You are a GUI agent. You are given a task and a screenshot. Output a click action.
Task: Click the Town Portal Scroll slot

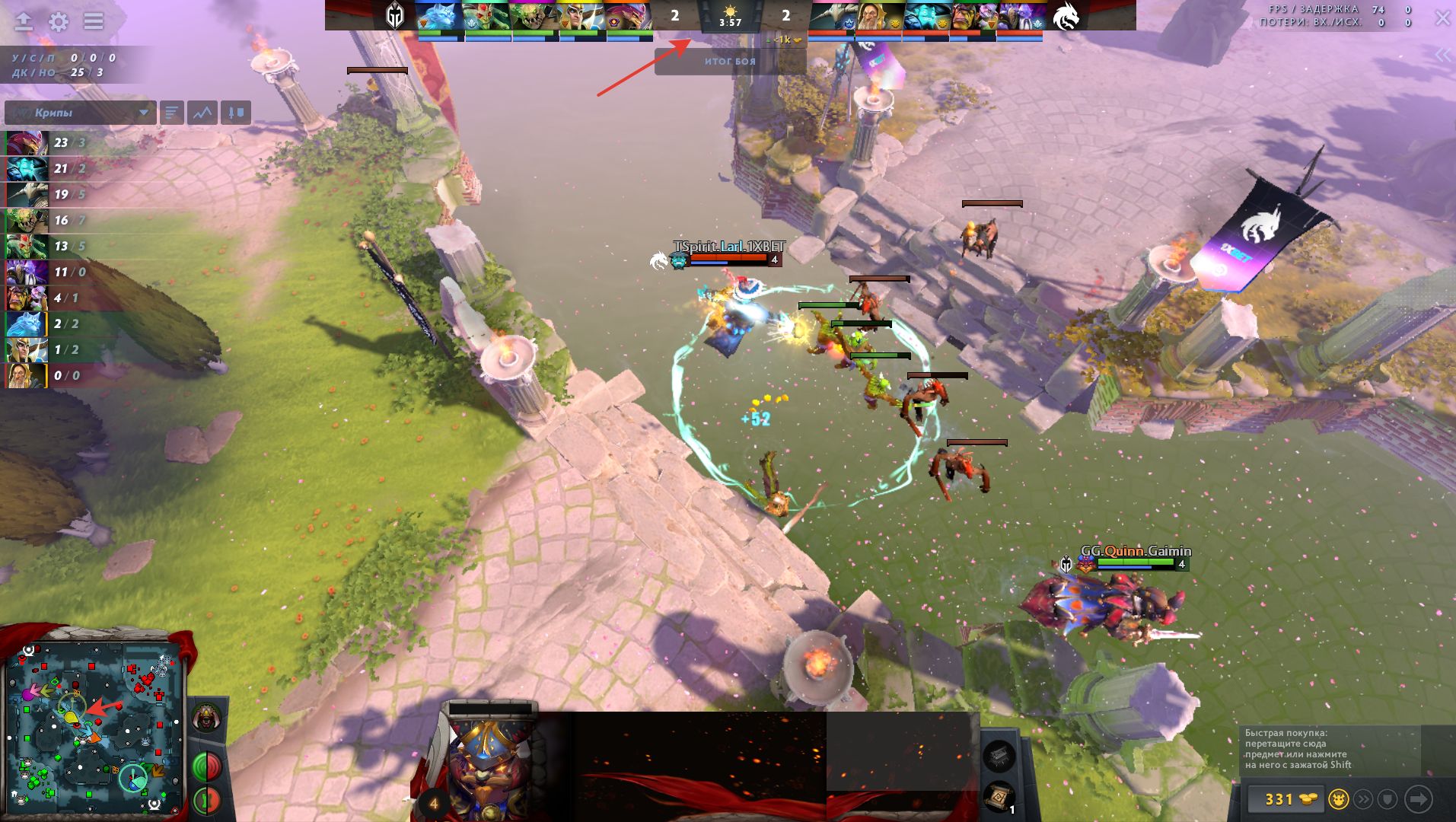click(999, 797)
